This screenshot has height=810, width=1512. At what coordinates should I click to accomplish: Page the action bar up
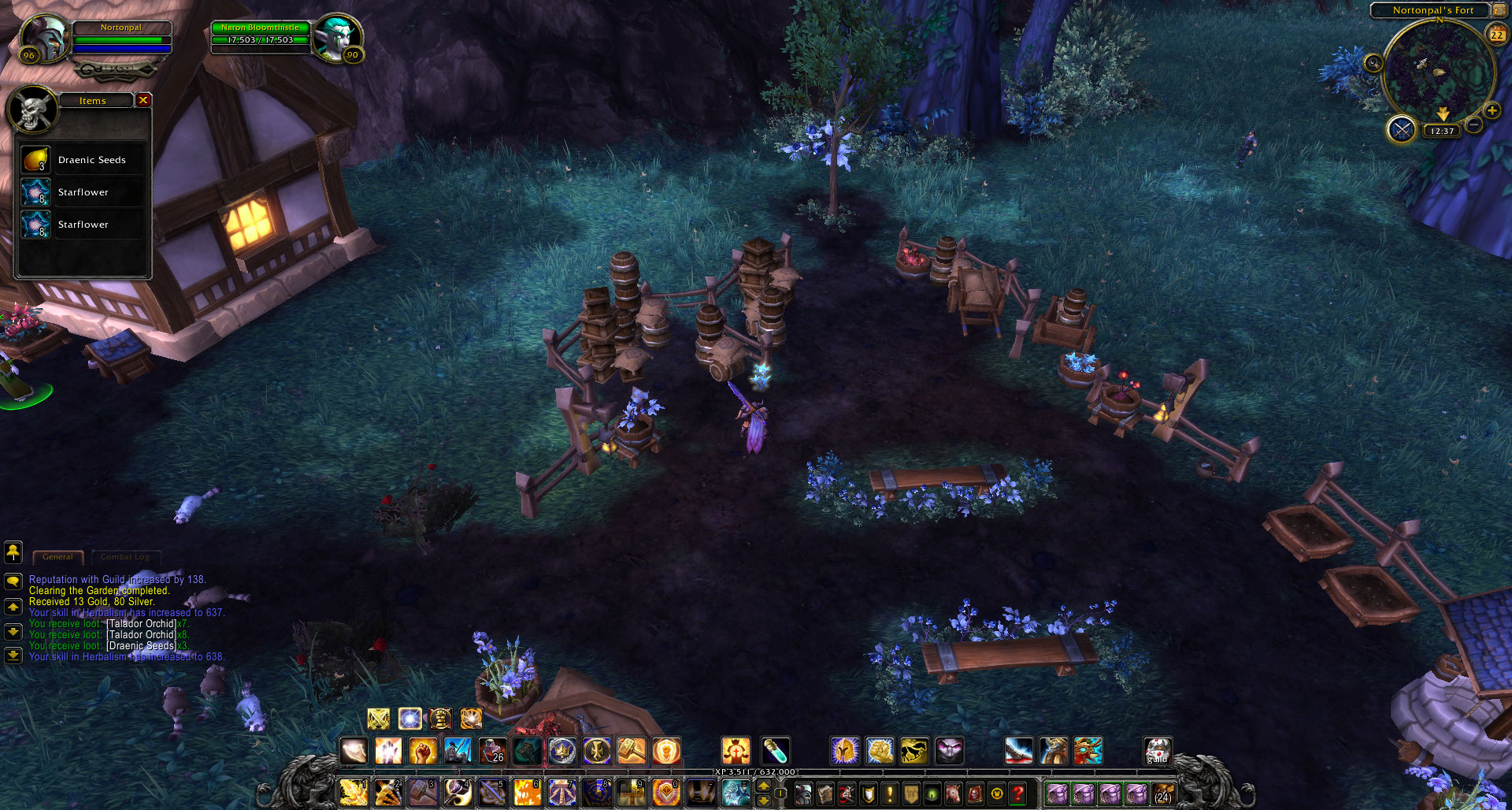[763, 786]
